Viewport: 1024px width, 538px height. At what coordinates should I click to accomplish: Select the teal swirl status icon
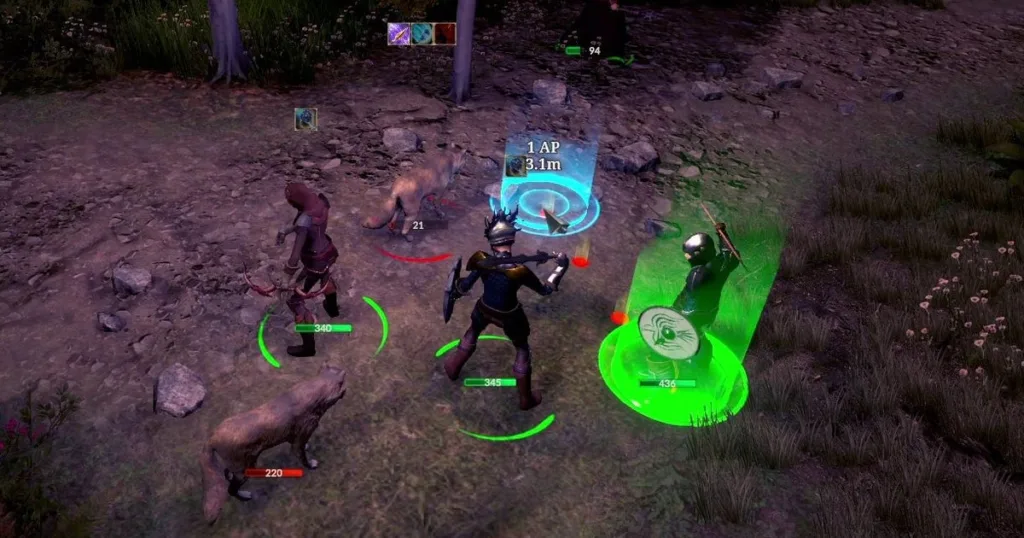422,35
